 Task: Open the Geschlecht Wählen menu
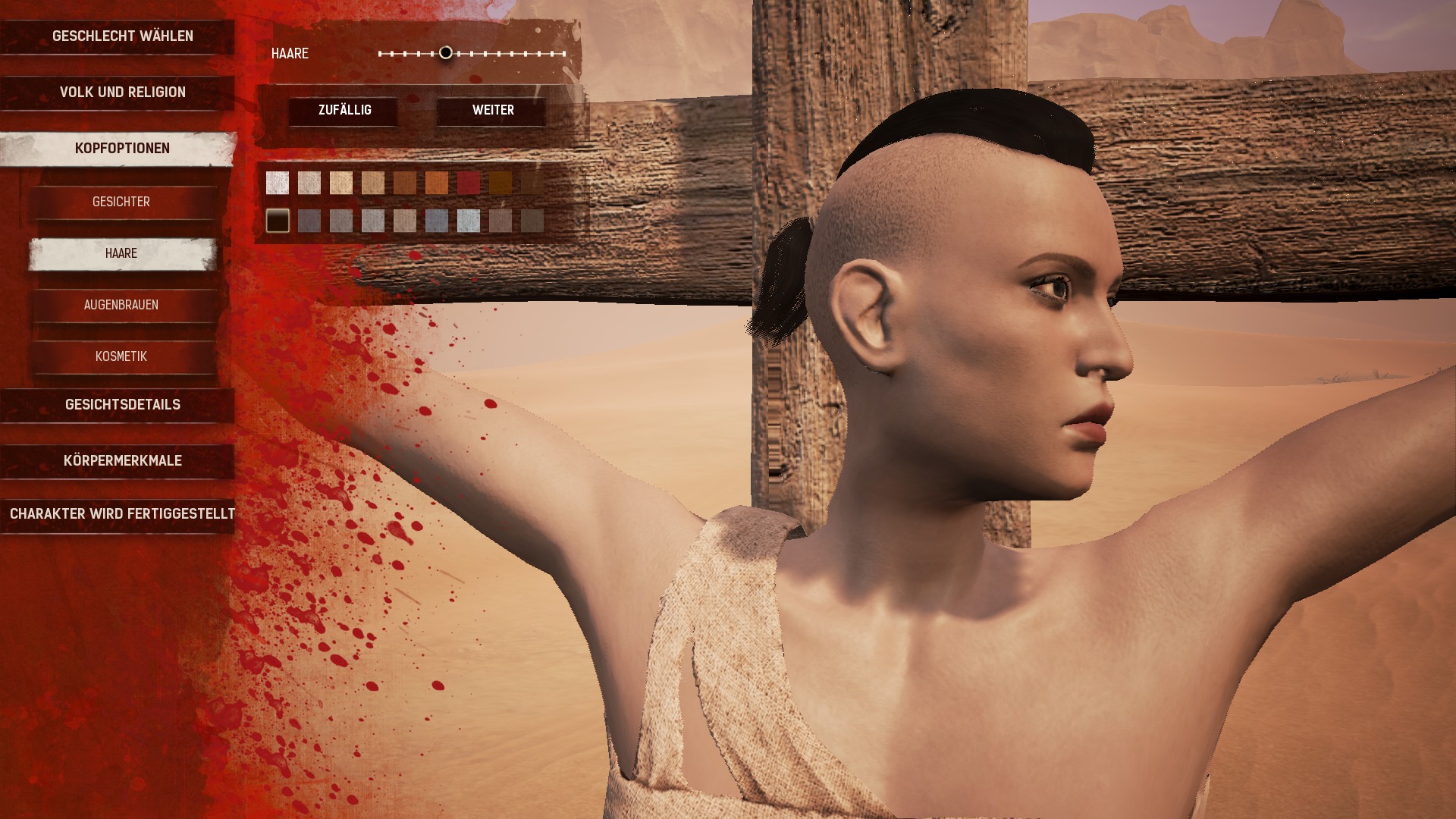(122, 36)
